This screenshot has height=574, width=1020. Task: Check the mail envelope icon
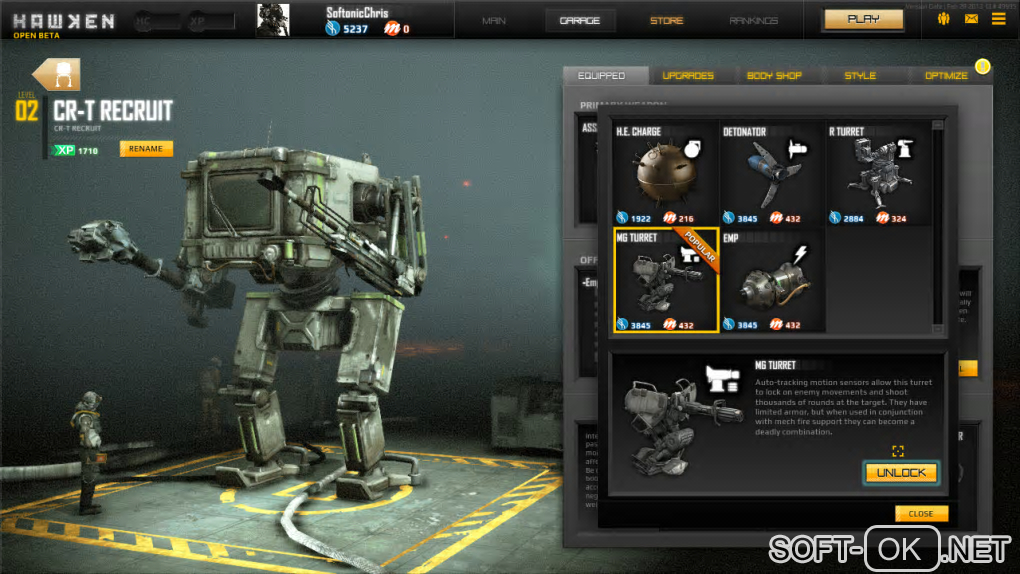pos(971,19)
